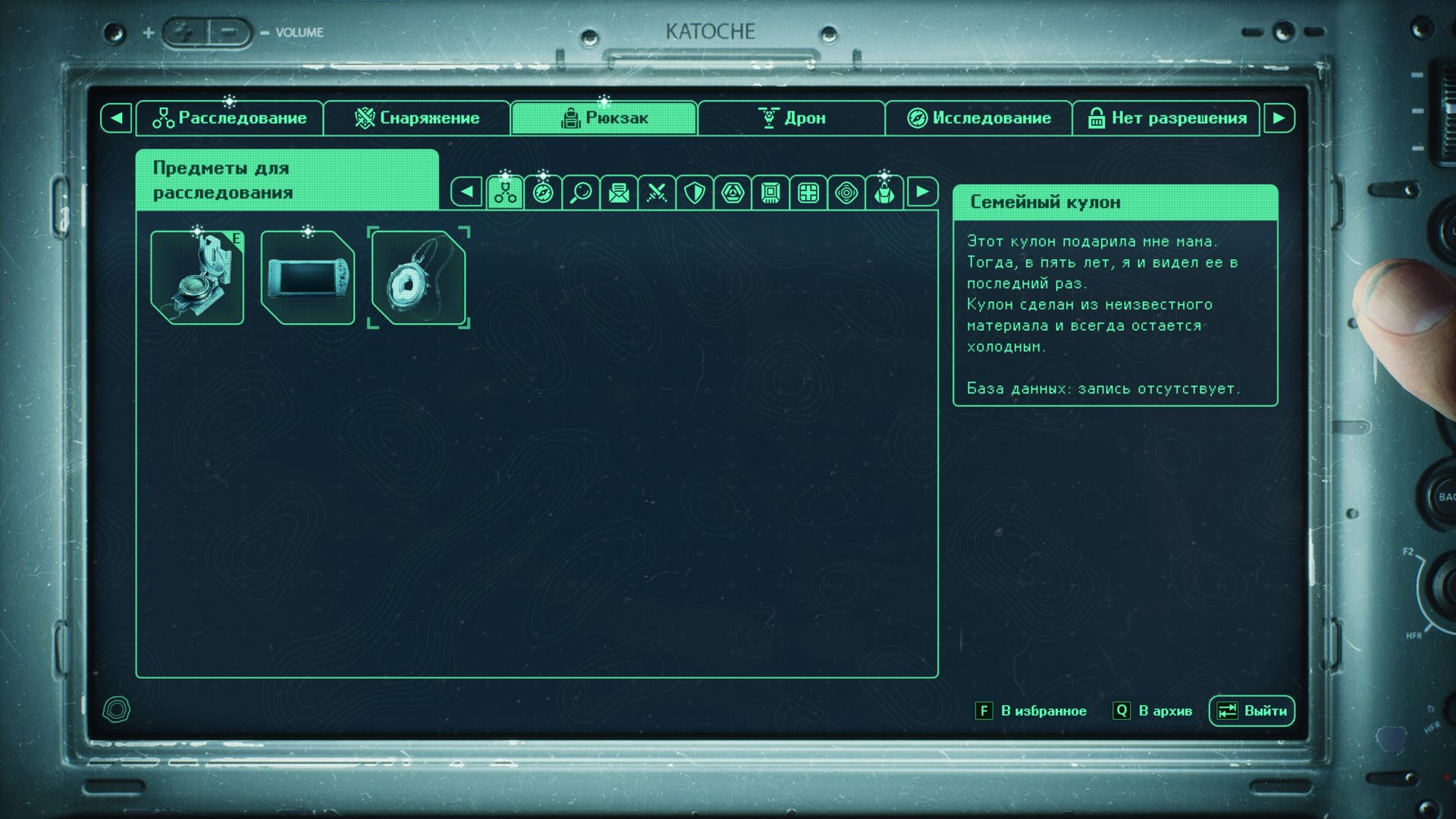Toggle the investigation items category filter
The width and height of the screenshot is (1456, 819).
(505, 193)
